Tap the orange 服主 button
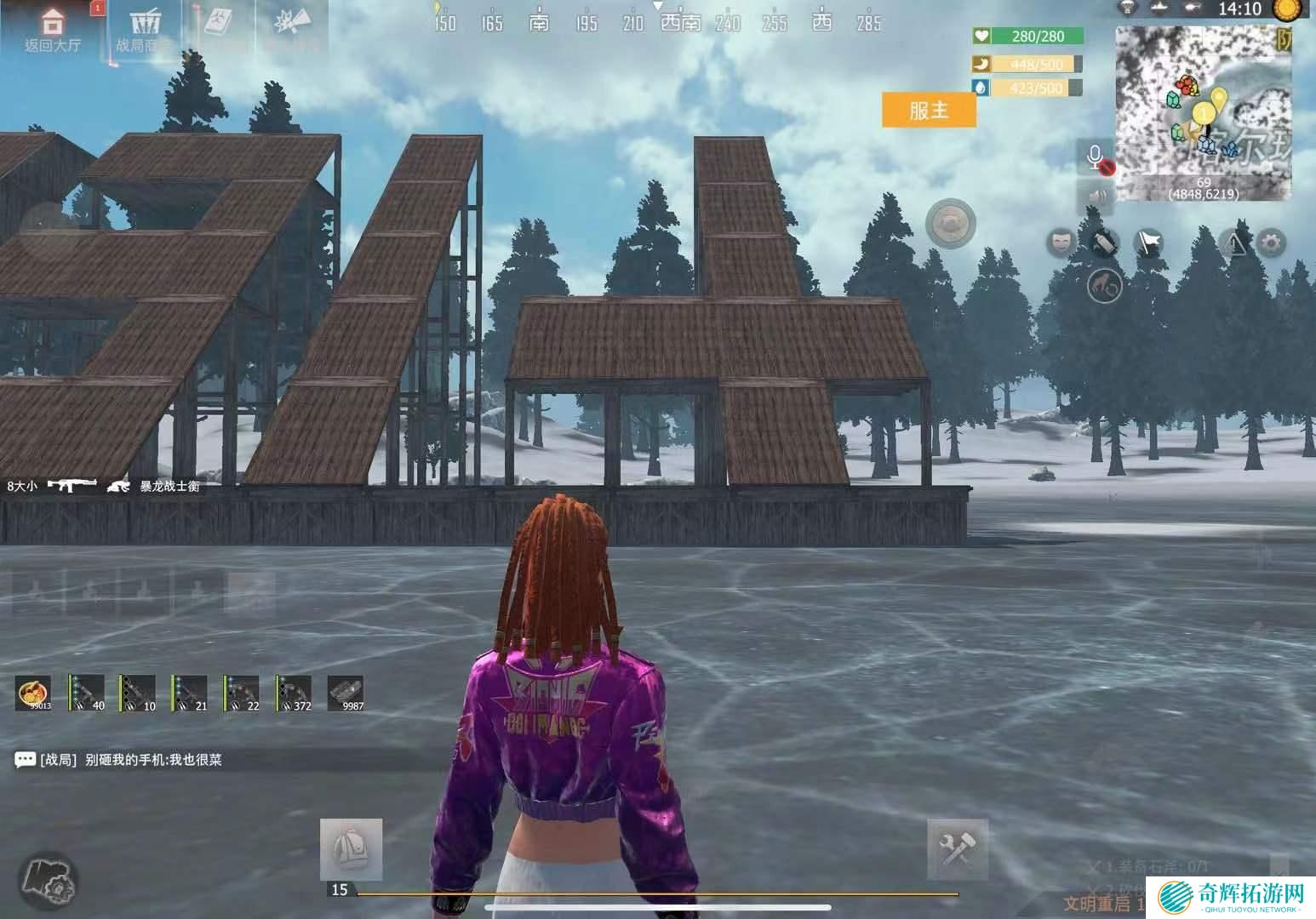Viewport: 1316px width, 919px height. (928, 111)
